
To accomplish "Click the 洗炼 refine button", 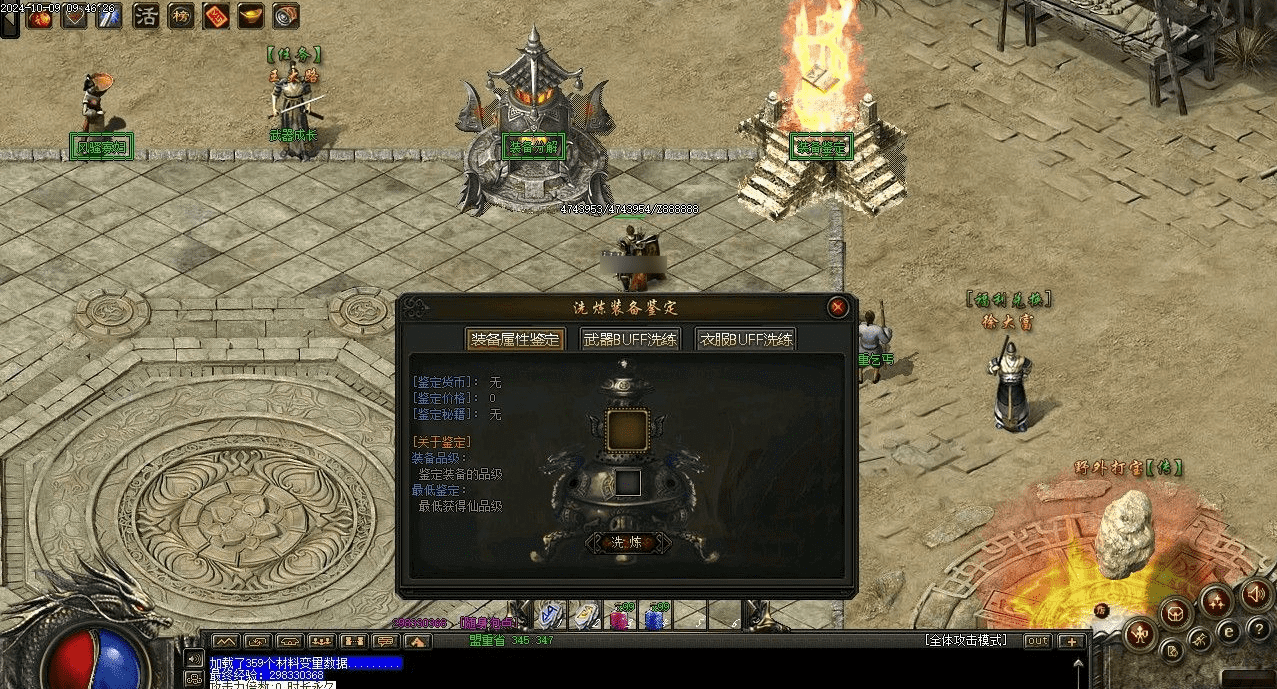I will 627,542.
